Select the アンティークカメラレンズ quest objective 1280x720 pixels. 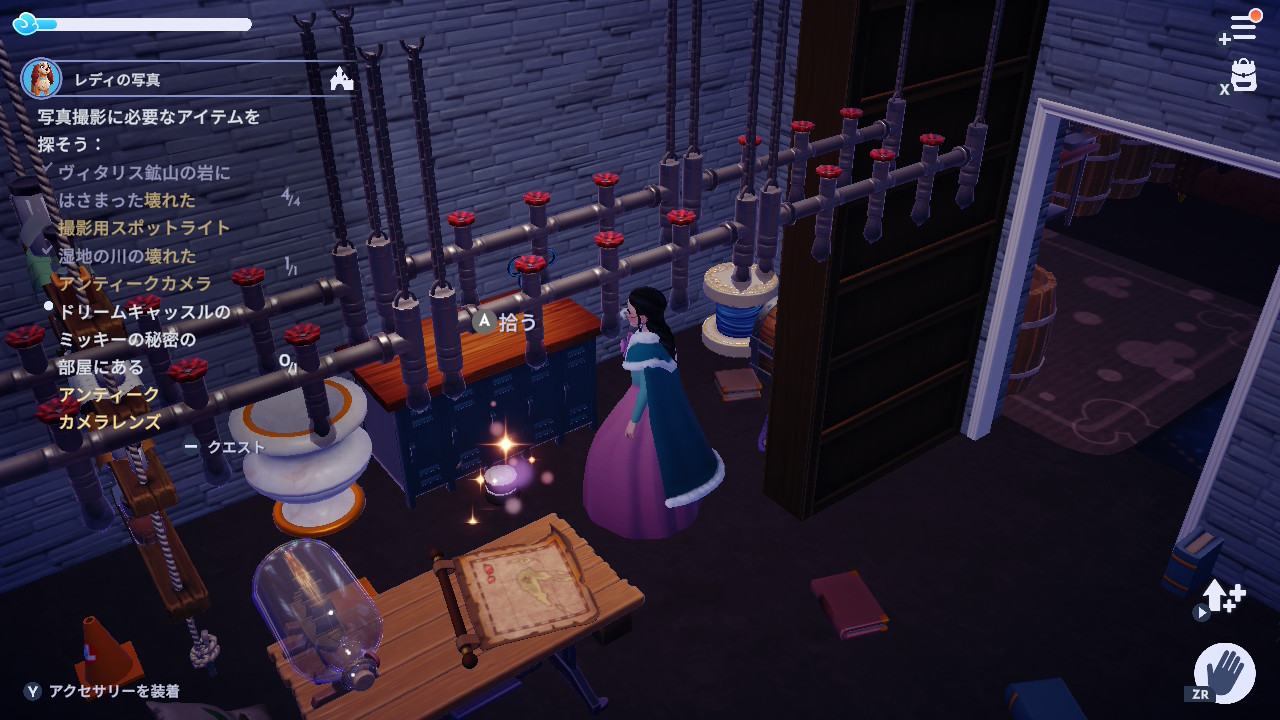(x=110, y=408)
